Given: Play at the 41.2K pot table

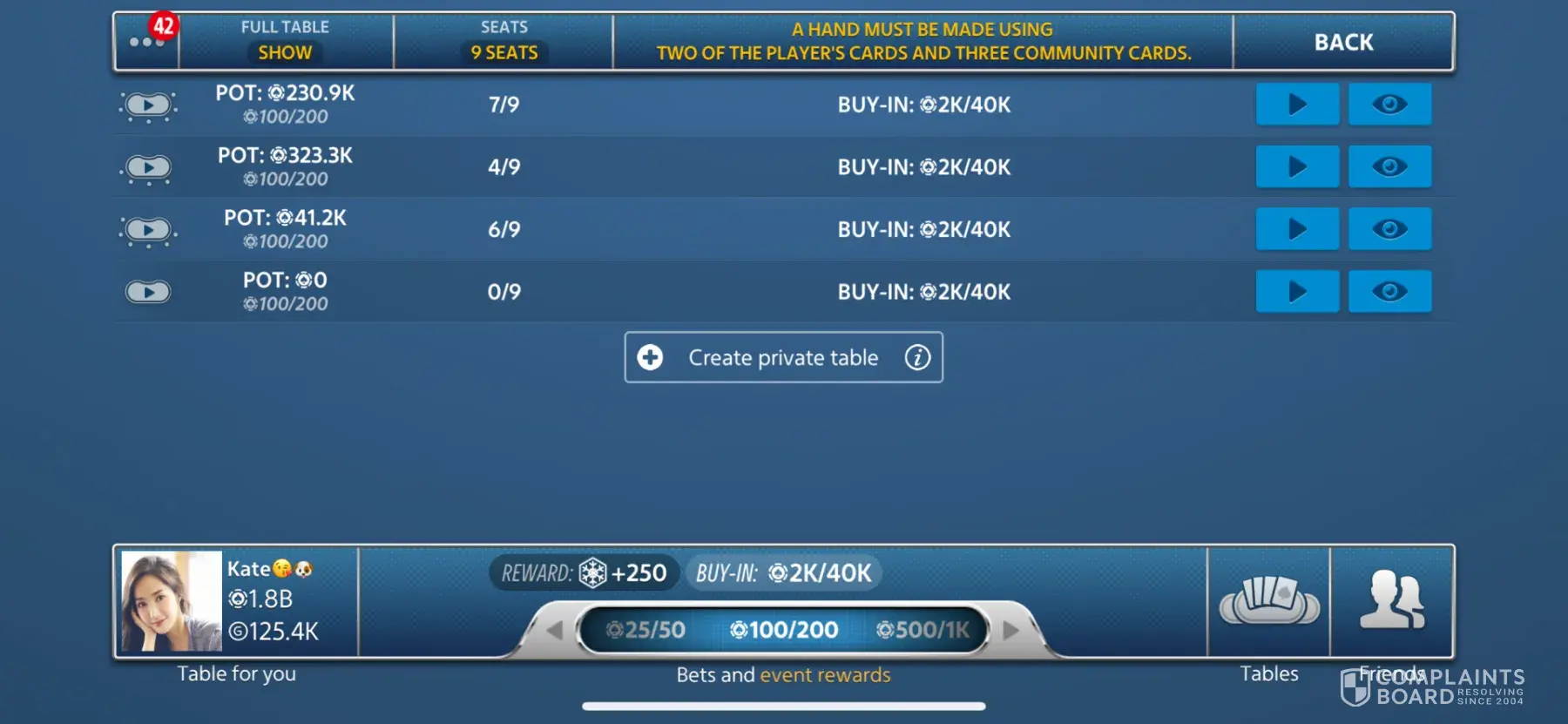Looking at the screenshot, I should 1296,229.
